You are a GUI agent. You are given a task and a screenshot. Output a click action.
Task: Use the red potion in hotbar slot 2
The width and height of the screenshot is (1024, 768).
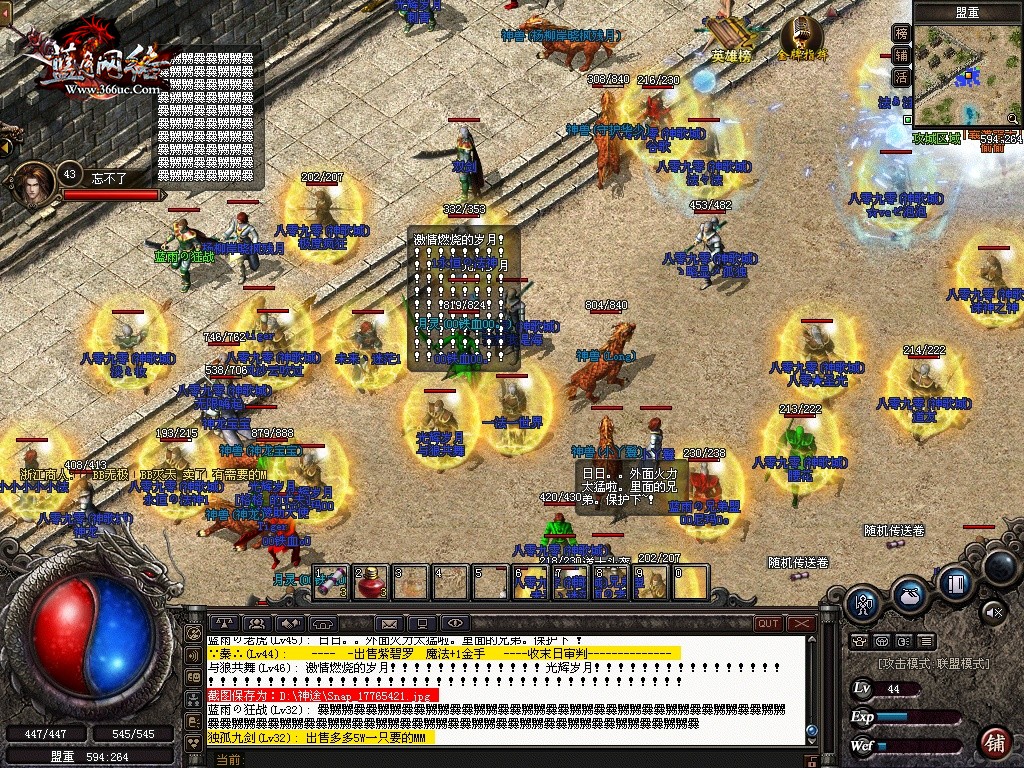pos(371,582)
